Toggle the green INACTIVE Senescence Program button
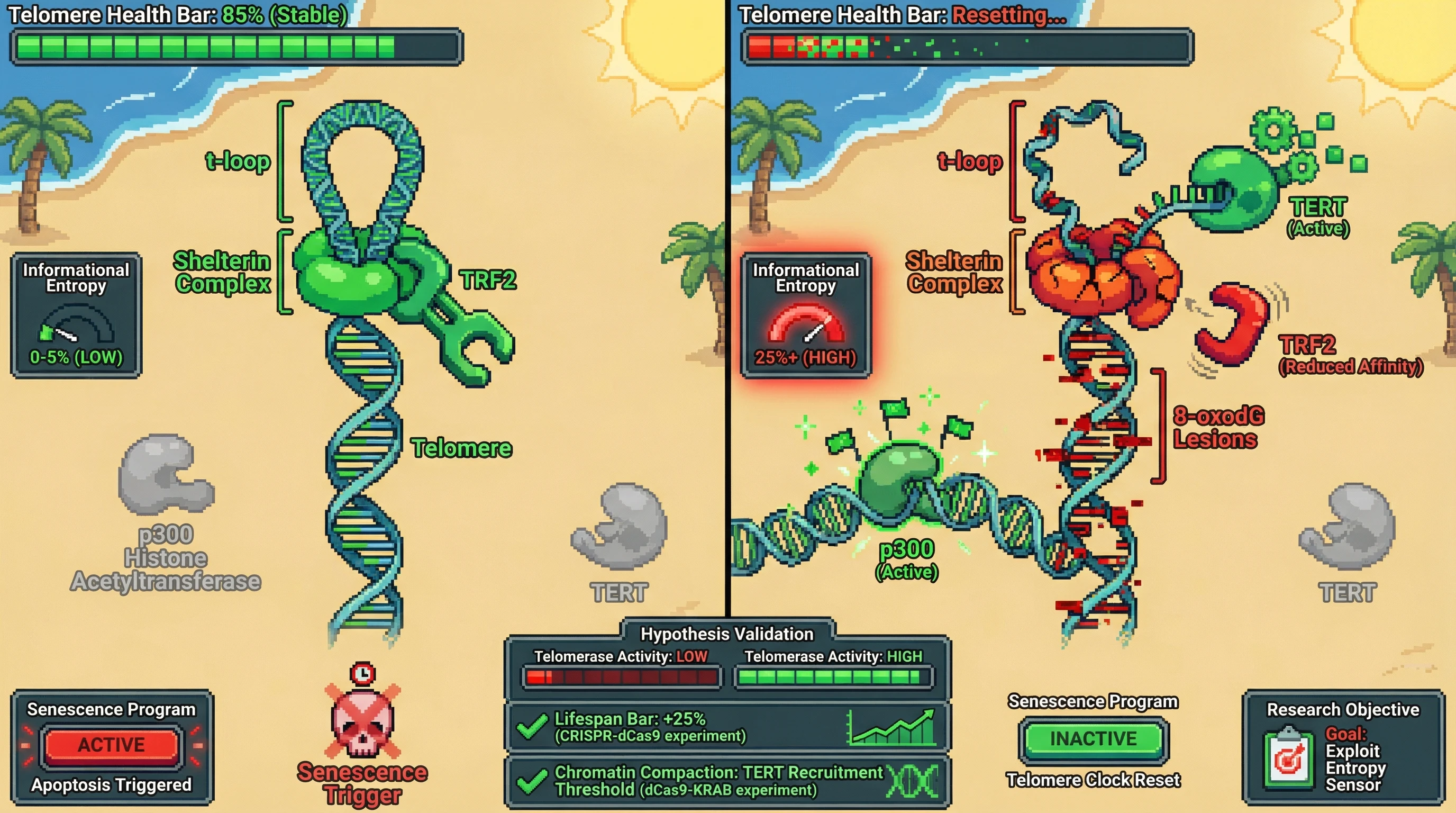Screen dimensions: 1456x813 coord(1093,738)
